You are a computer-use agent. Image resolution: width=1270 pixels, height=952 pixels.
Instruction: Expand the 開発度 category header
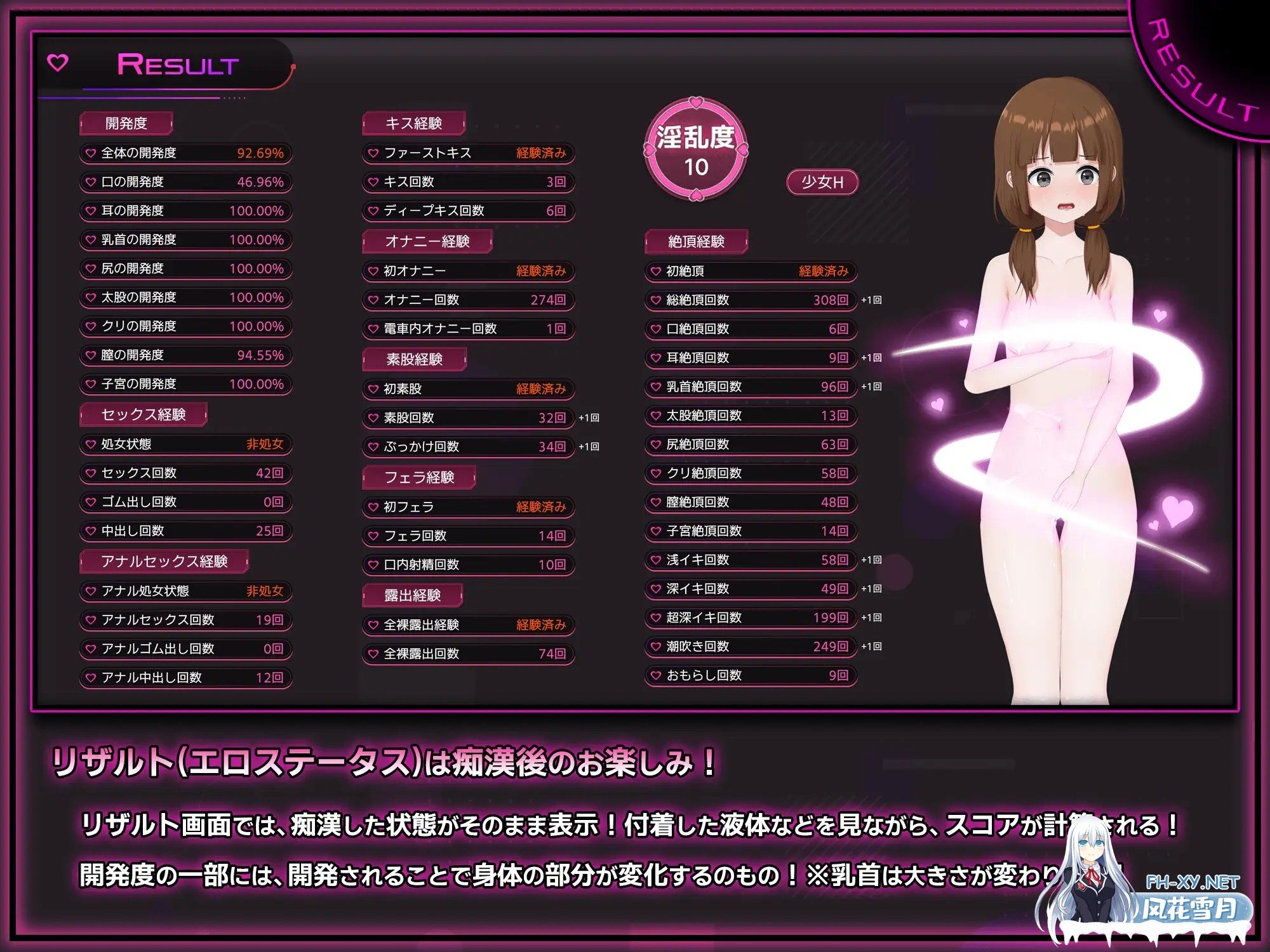click(x=124, y=124)
